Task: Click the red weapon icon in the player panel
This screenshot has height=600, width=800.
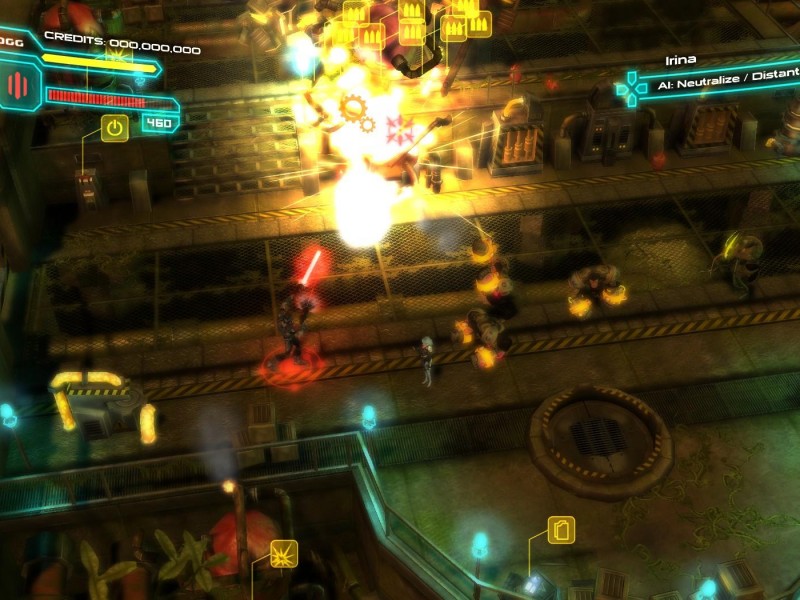Action: point(18,85)
